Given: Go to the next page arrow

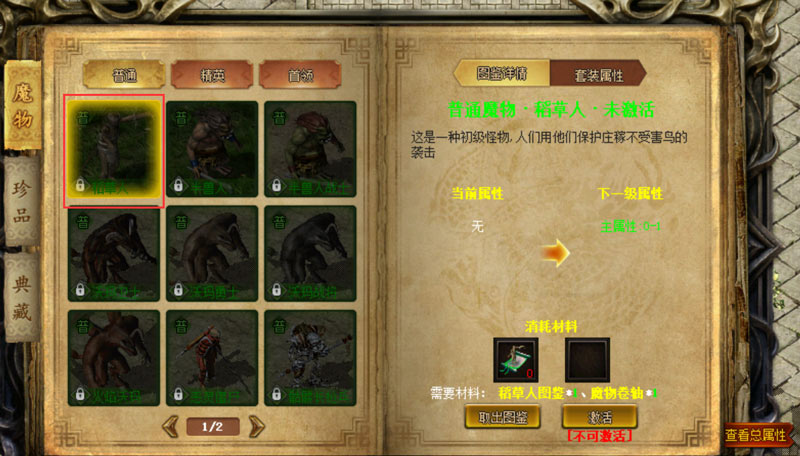Looking at the screenshot, I should coord(257,427).
